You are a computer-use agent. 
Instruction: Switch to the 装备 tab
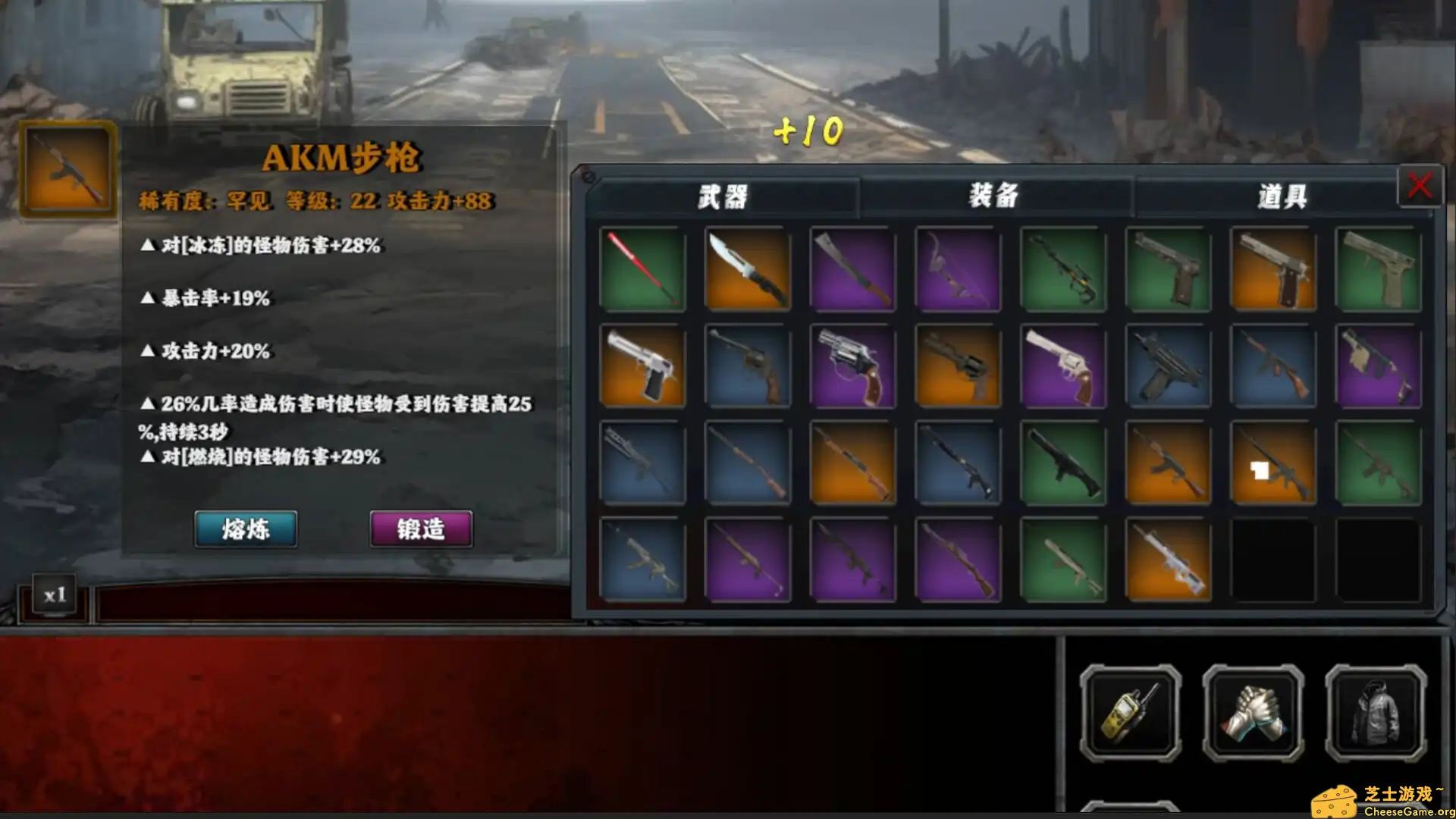[994, 196]
